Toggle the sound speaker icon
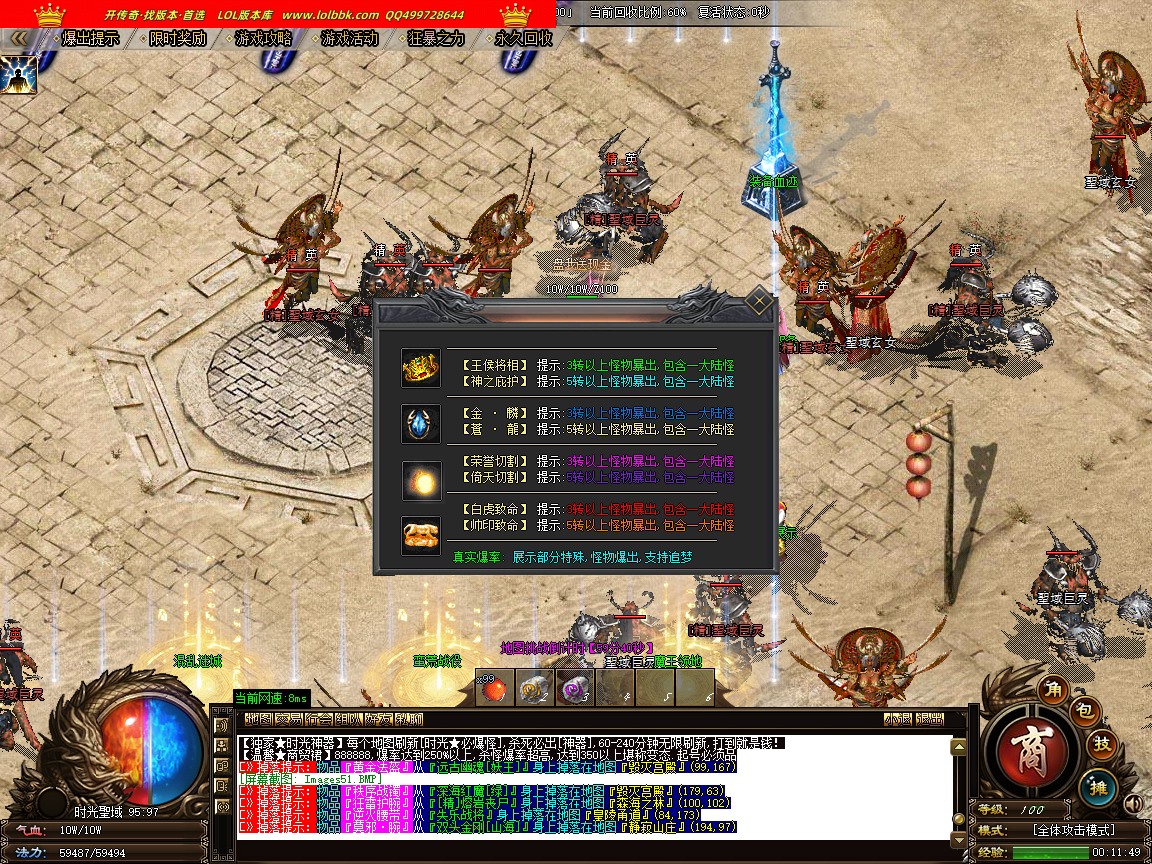The height and width of the screenshot is (864, 1152). (1133, 803)
